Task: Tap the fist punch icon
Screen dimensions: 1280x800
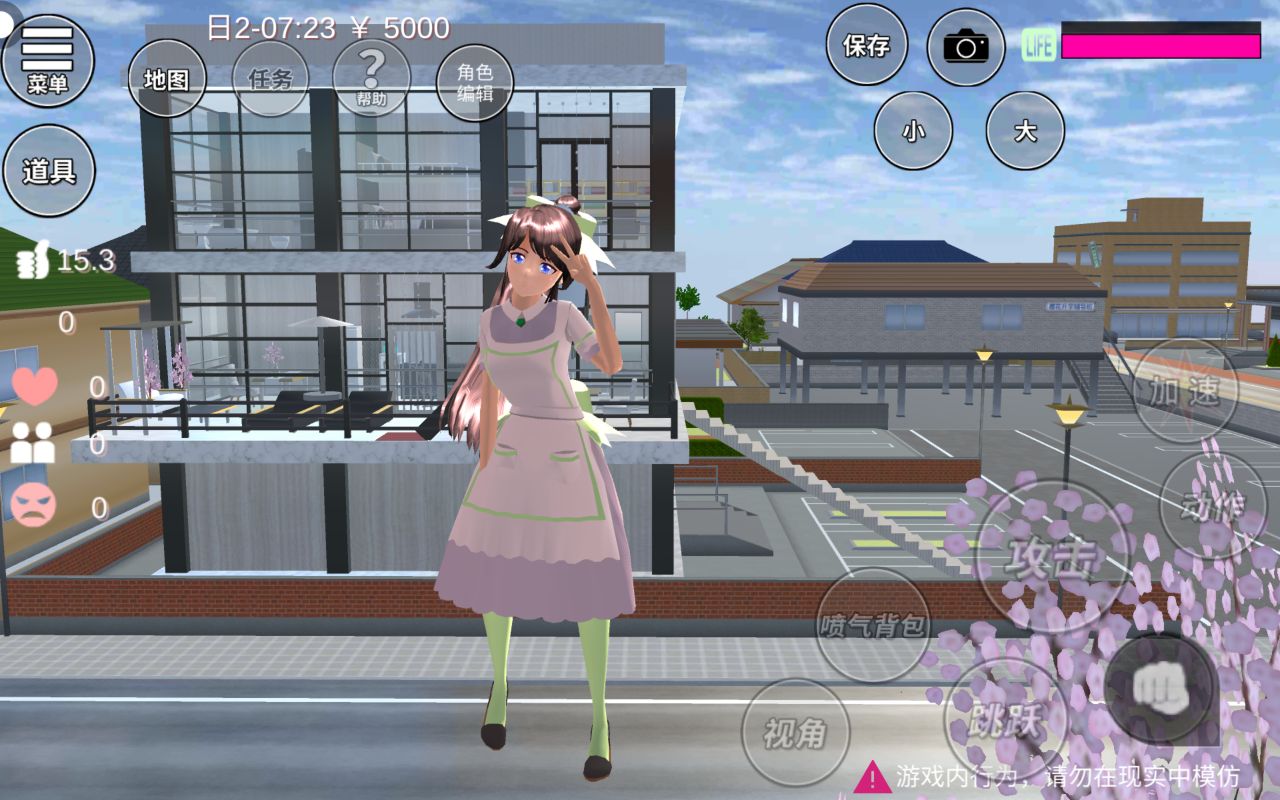Action: coord(1161,685)
